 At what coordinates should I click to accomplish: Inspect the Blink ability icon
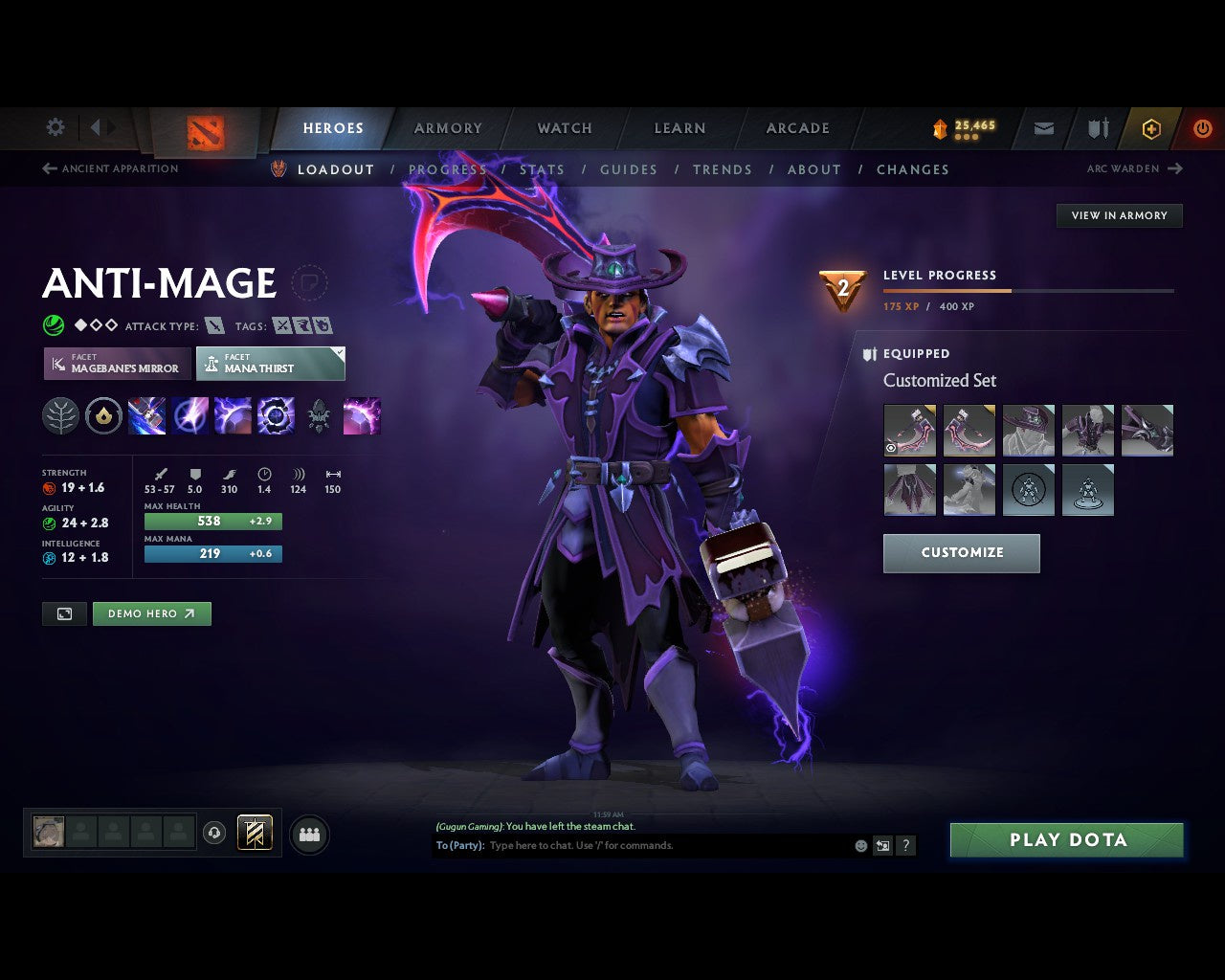click(189, 415)
